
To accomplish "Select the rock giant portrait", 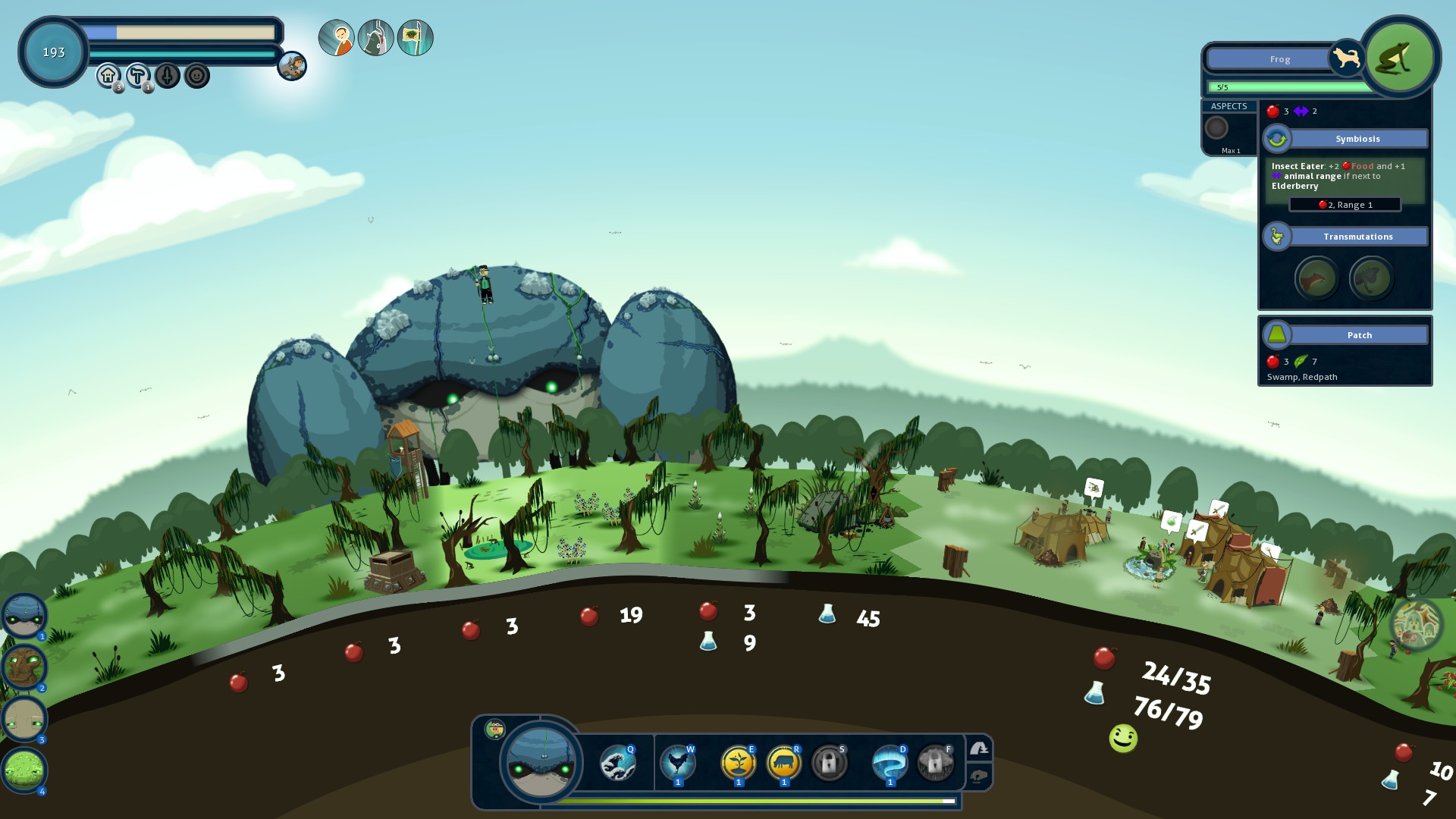I will coord(24,718).
